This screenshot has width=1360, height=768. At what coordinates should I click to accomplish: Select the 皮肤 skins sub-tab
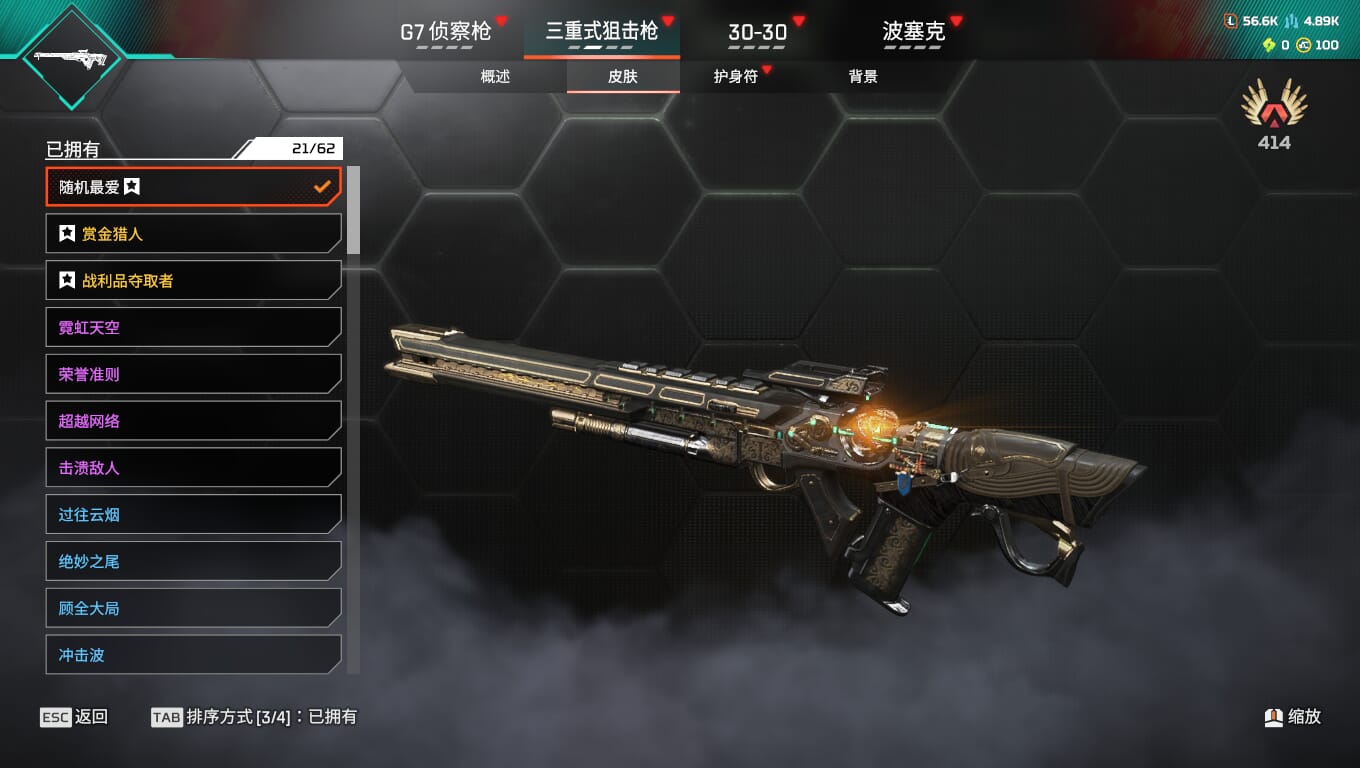(623, 76)
